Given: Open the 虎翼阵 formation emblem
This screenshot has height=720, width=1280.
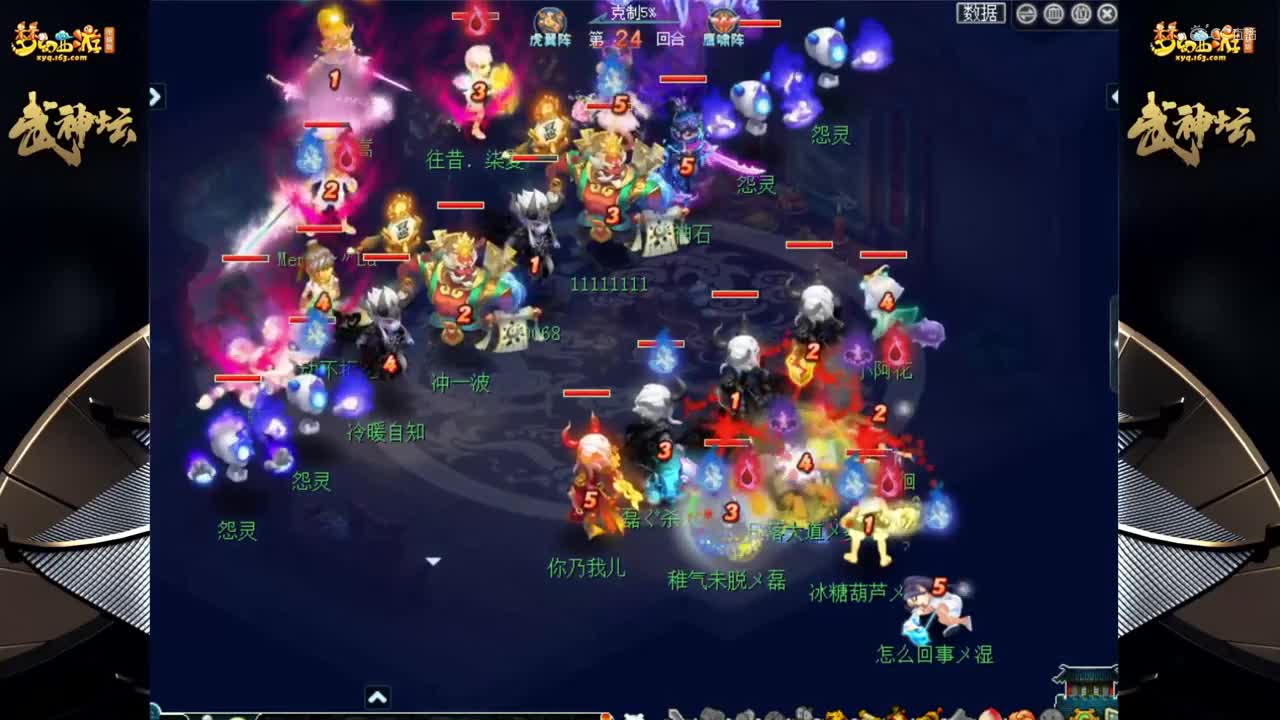Looking at the screenshot, I should 549,18.
